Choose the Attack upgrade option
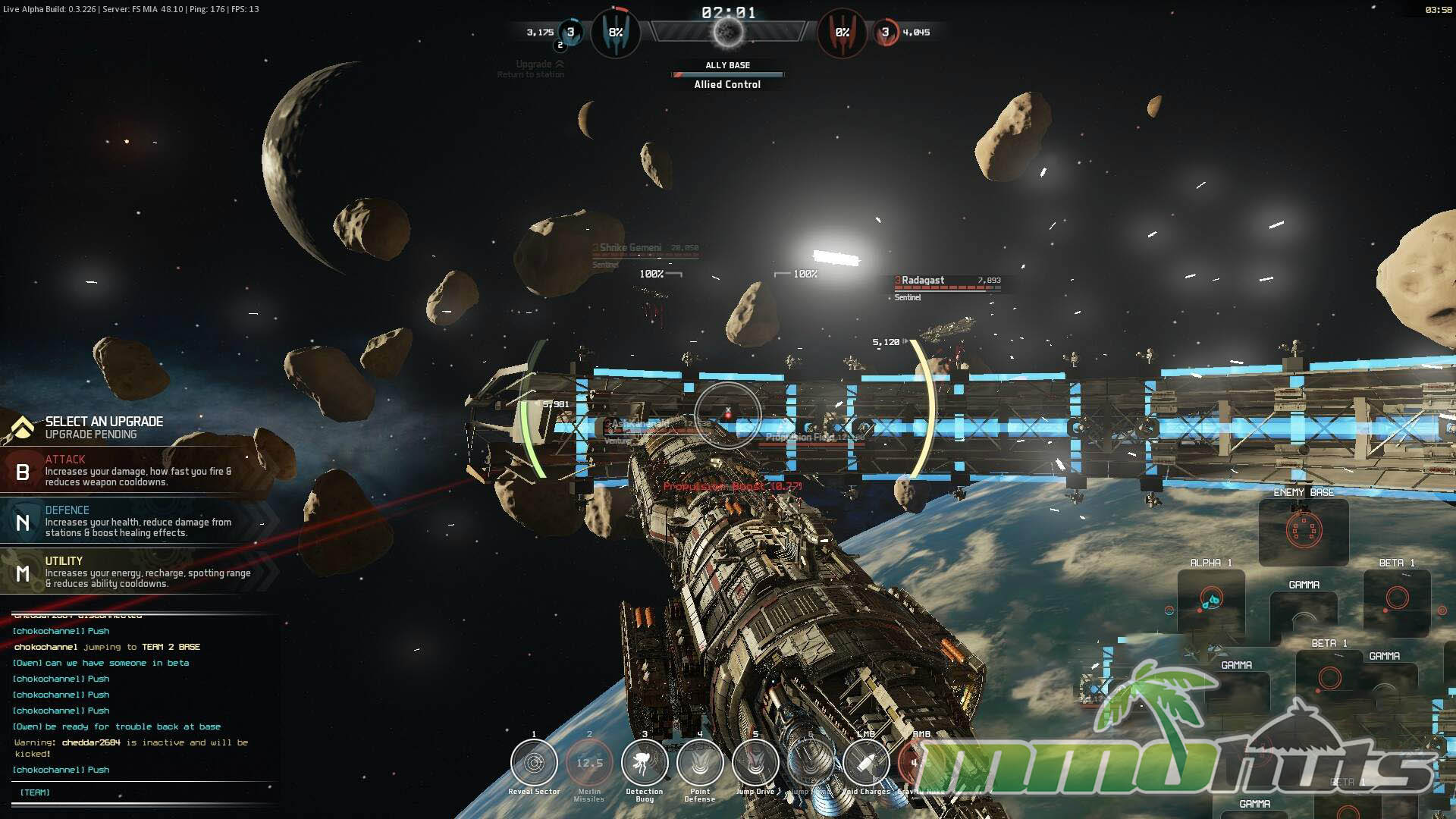1456x819 pixels. 136,471
